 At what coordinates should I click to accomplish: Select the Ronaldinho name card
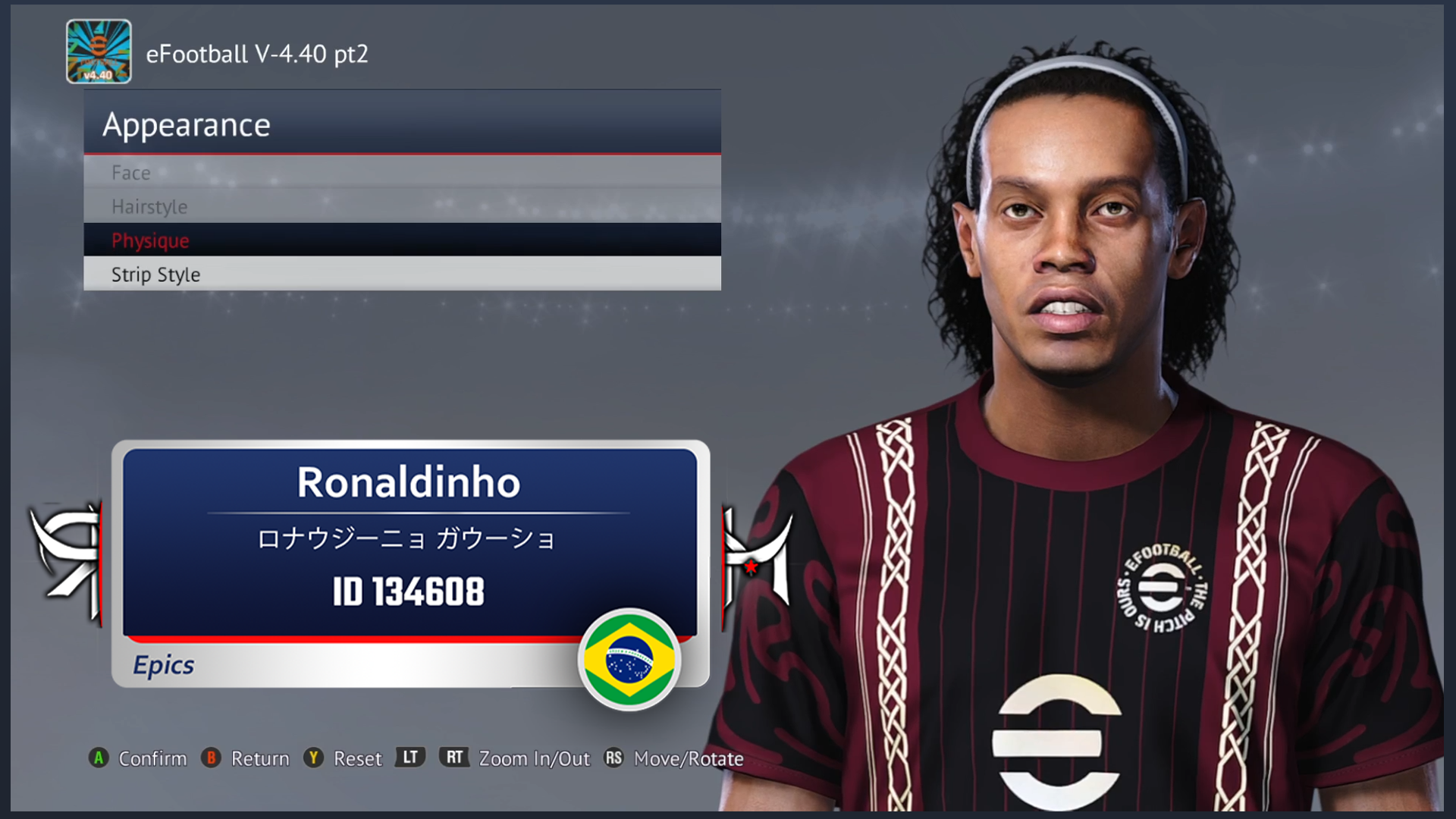pyautogui.click(x=409, y=482)
